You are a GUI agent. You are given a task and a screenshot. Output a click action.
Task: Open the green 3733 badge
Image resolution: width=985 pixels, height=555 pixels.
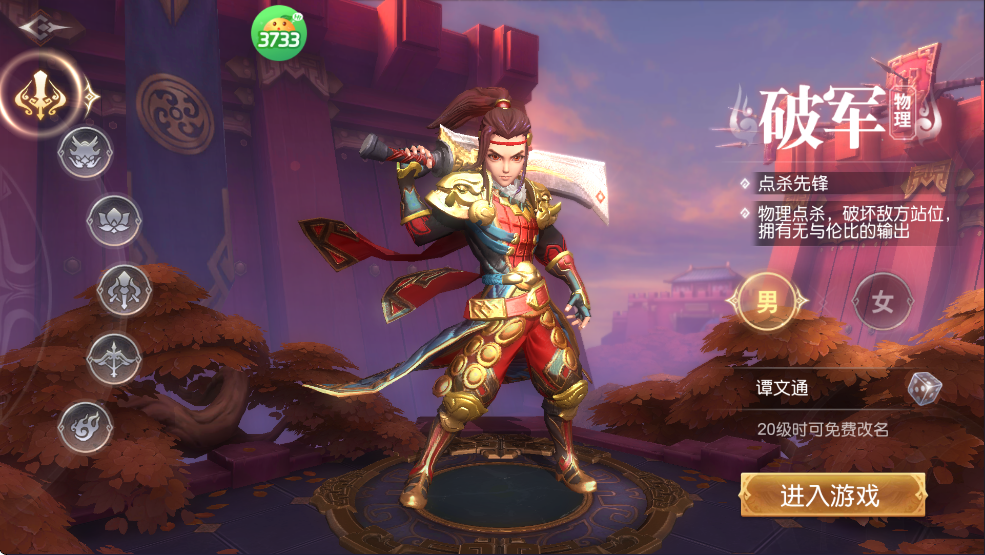pos(278,35)
